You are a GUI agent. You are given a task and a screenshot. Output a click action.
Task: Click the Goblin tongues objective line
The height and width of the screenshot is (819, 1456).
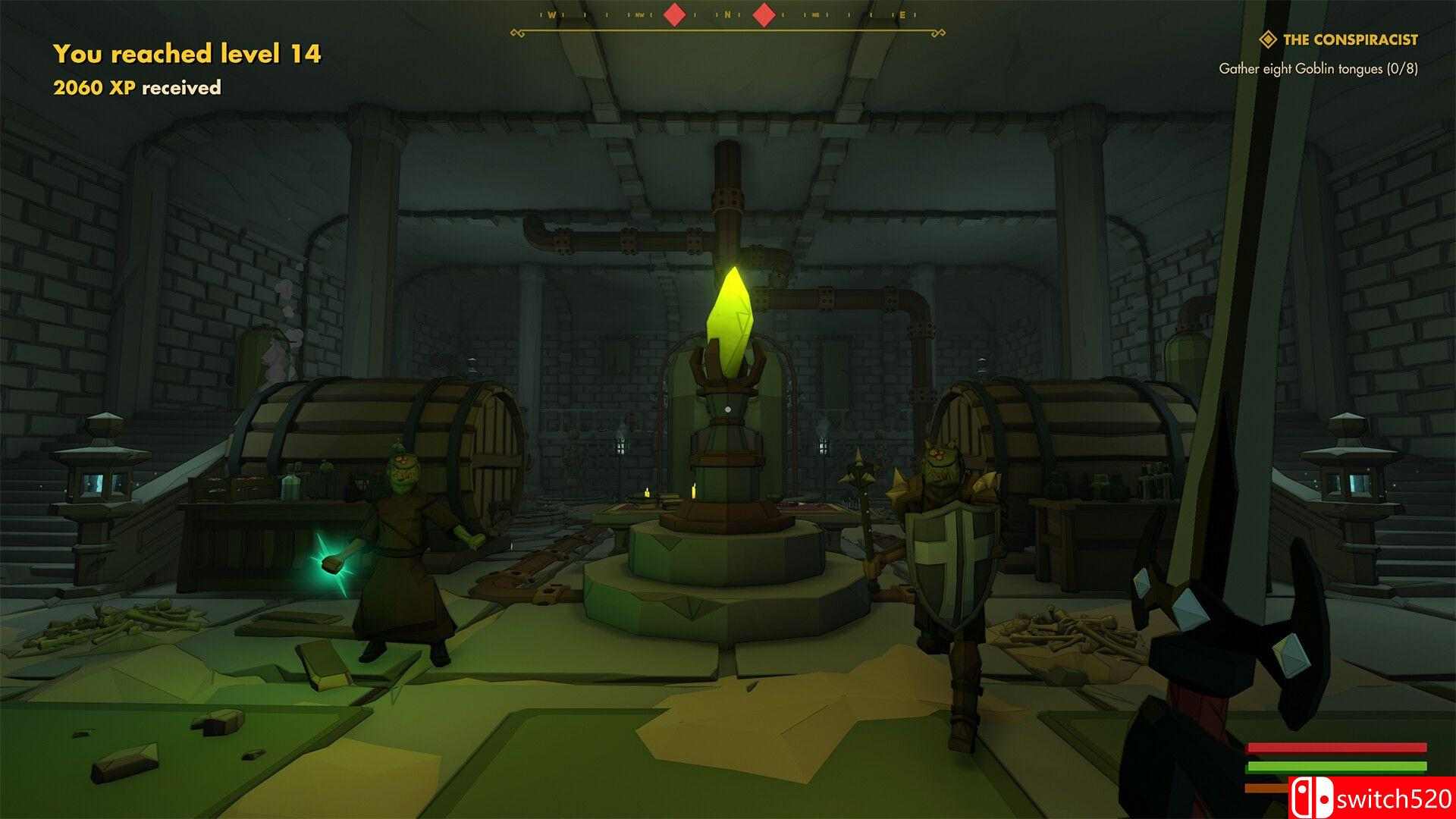1318,68
